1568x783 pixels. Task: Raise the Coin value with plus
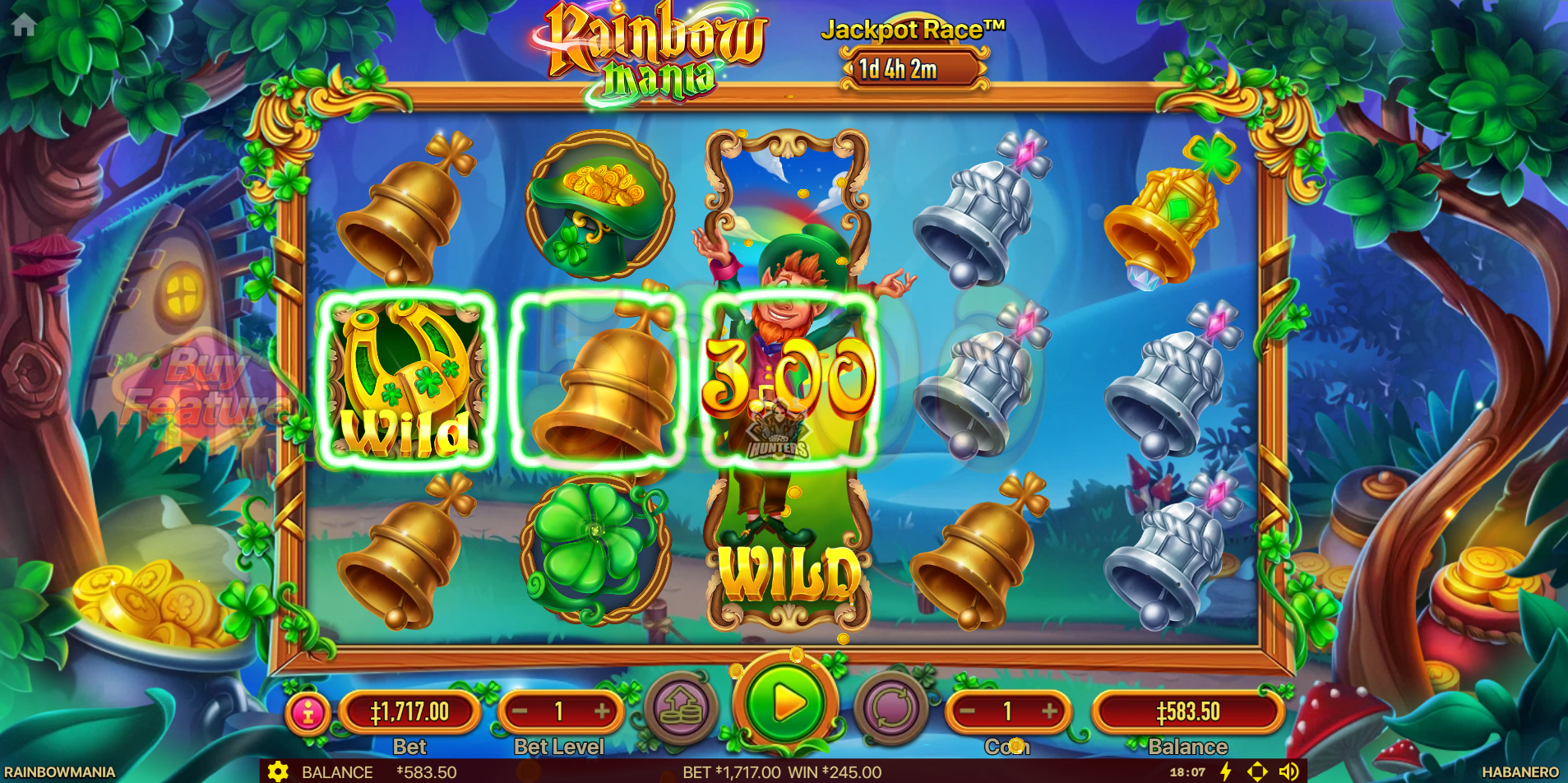(x=1050, y=711)
